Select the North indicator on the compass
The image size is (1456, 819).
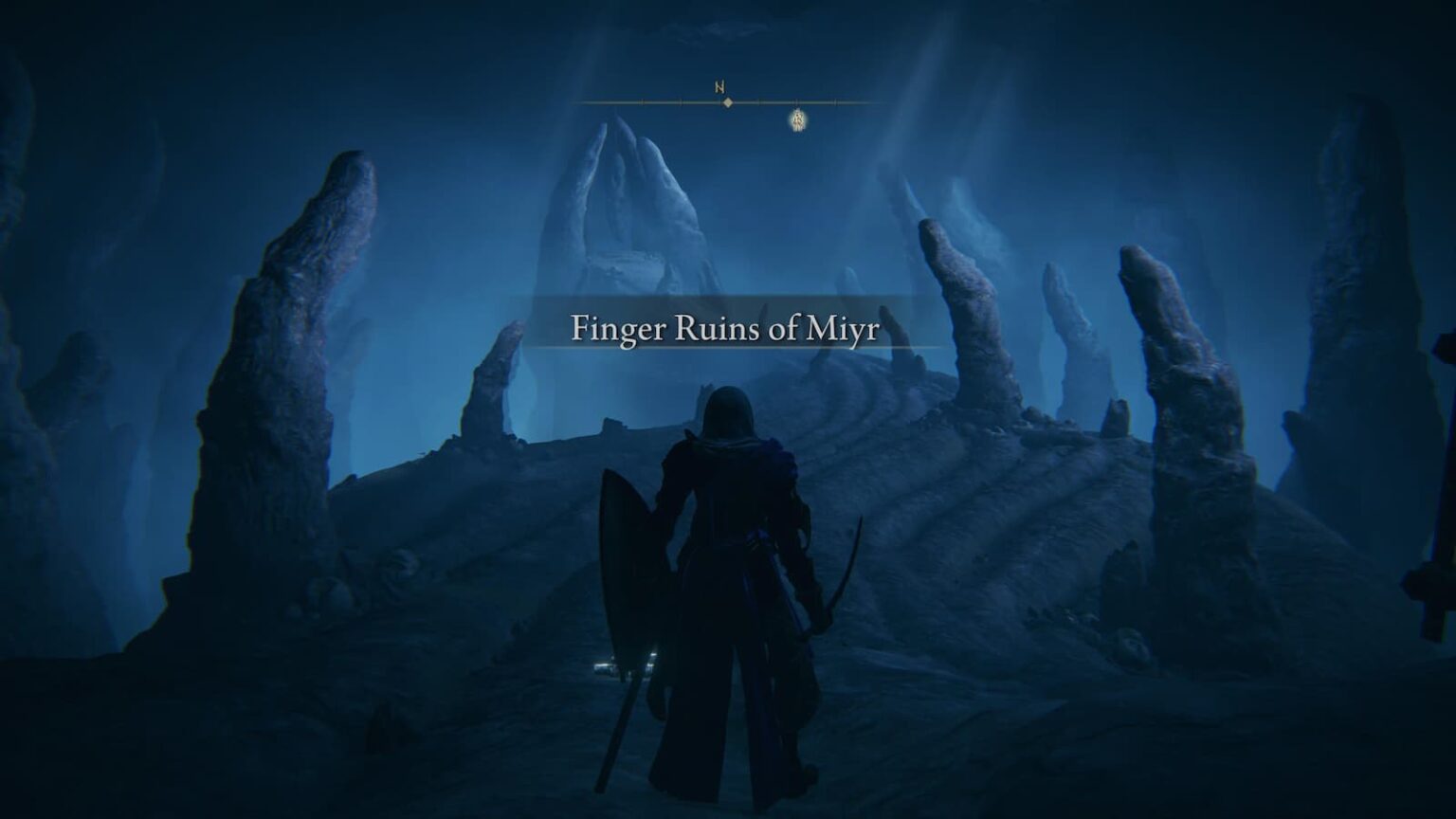pyautogui.click(x=720, y=86)
